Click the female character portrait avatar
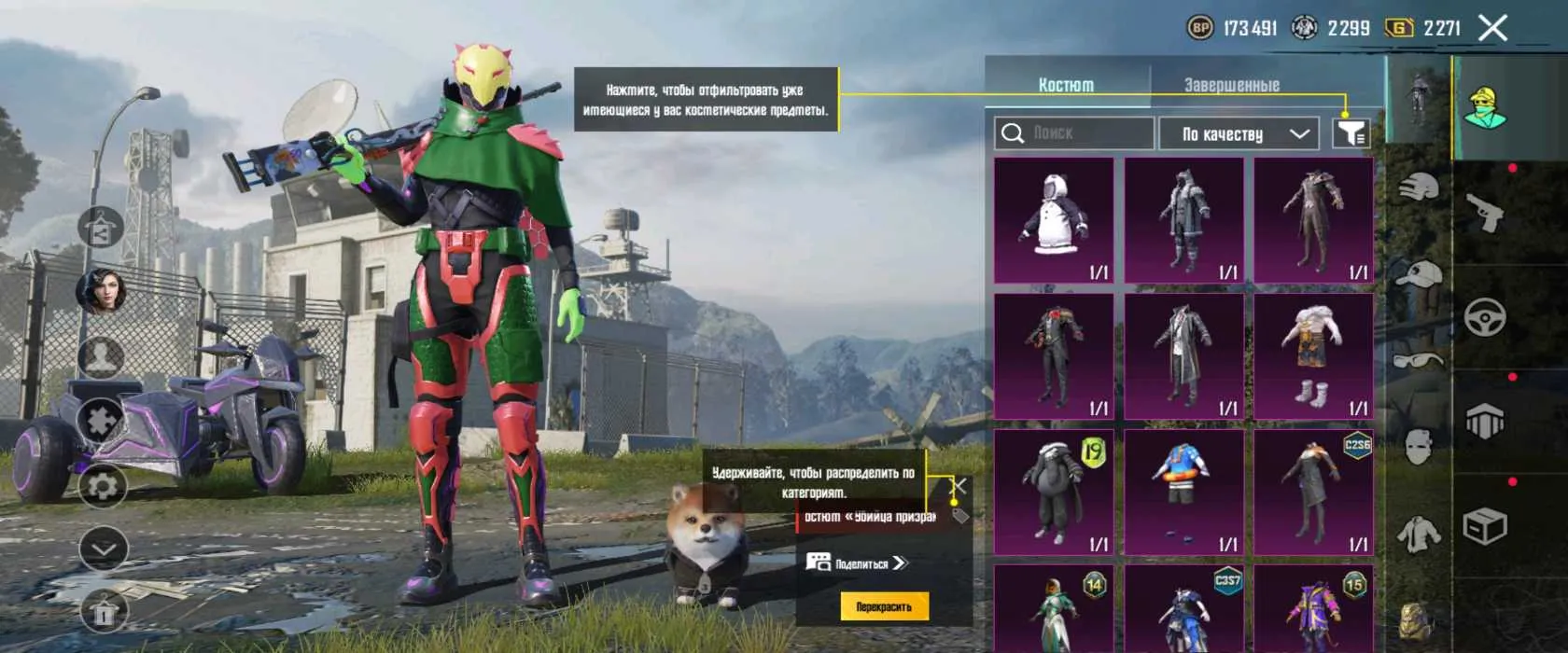The height and width of the screenshot is (653, 1568). point(101,290)
